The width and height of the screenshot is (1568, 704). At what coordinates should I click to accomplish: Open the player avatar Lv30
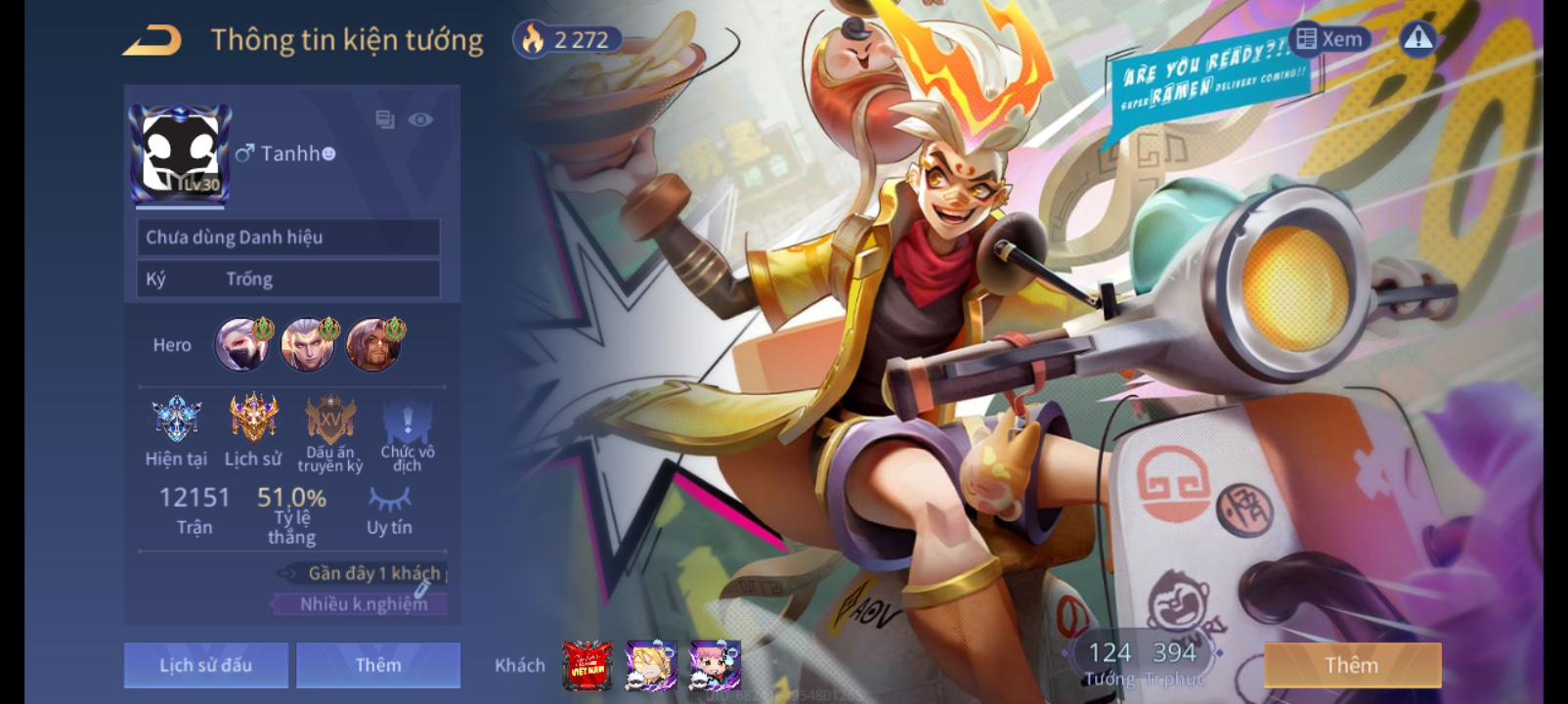click(x=181, y=152)
